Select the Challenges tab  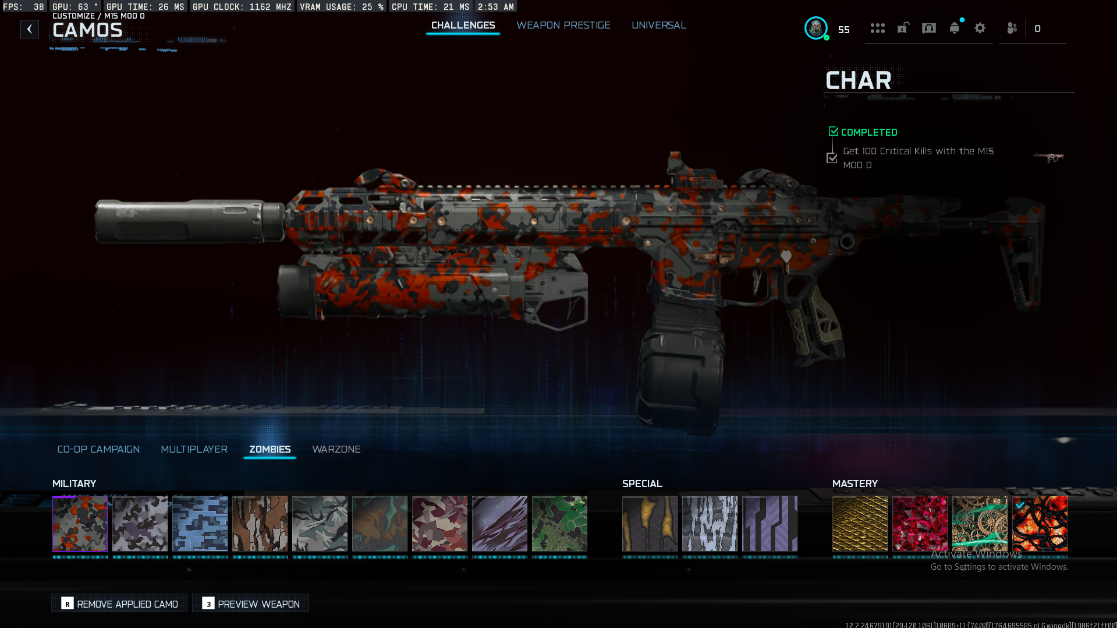[x=463, y=25]
